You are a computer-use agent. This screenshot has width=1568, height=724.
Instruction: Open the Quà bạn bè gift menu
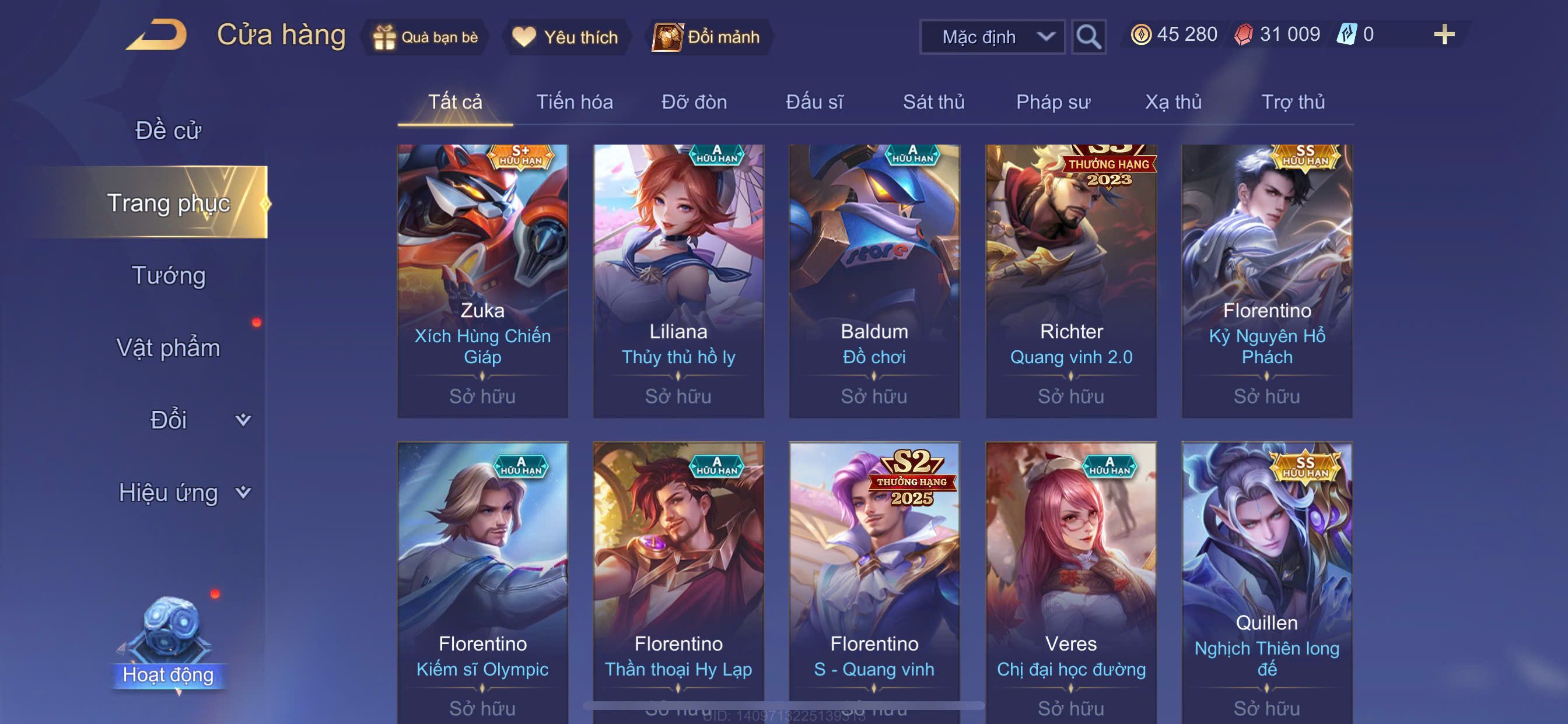pos(426,37)
